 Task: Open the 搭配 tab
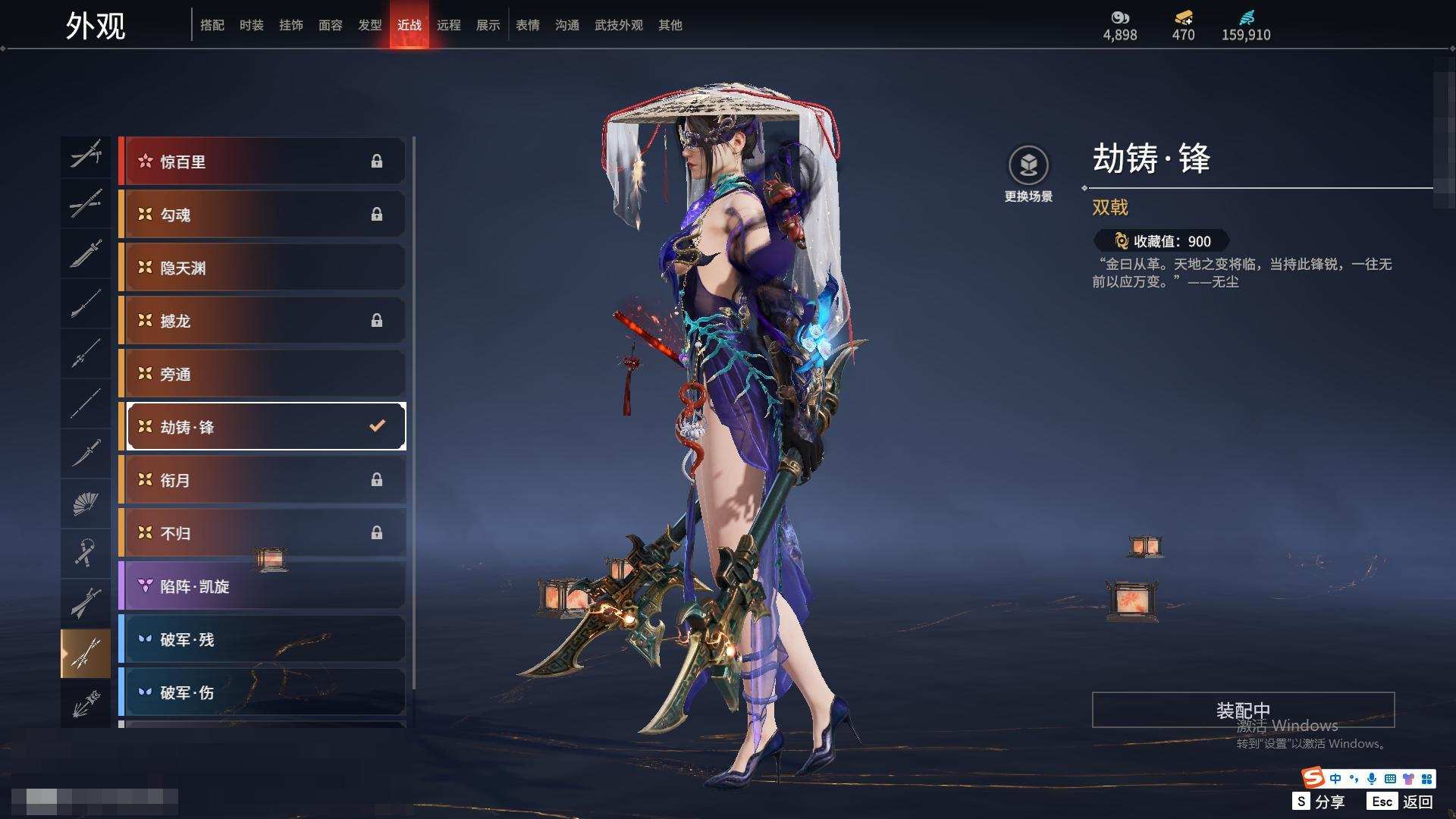pos(212,25)
